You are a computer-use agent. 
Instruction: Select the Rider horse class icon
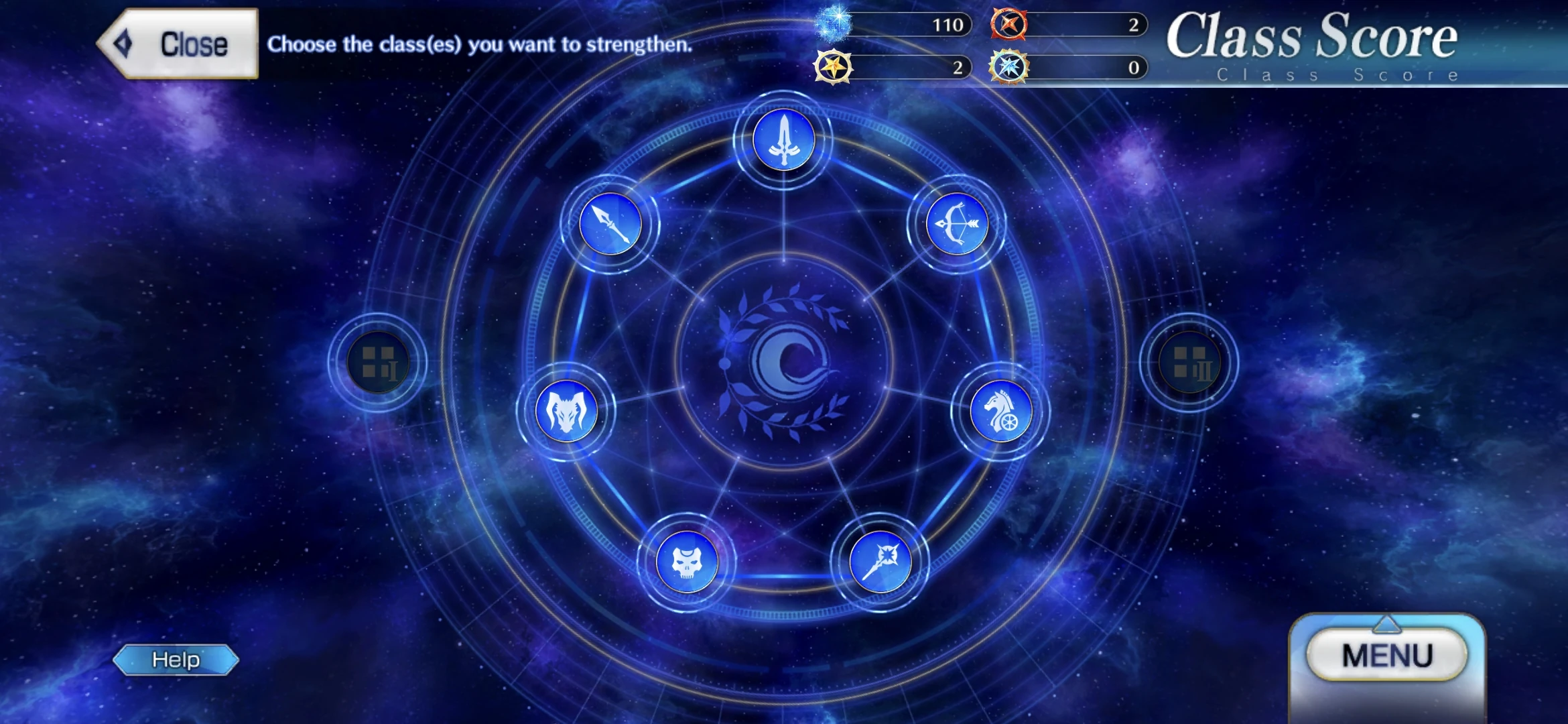(1000, 412)
